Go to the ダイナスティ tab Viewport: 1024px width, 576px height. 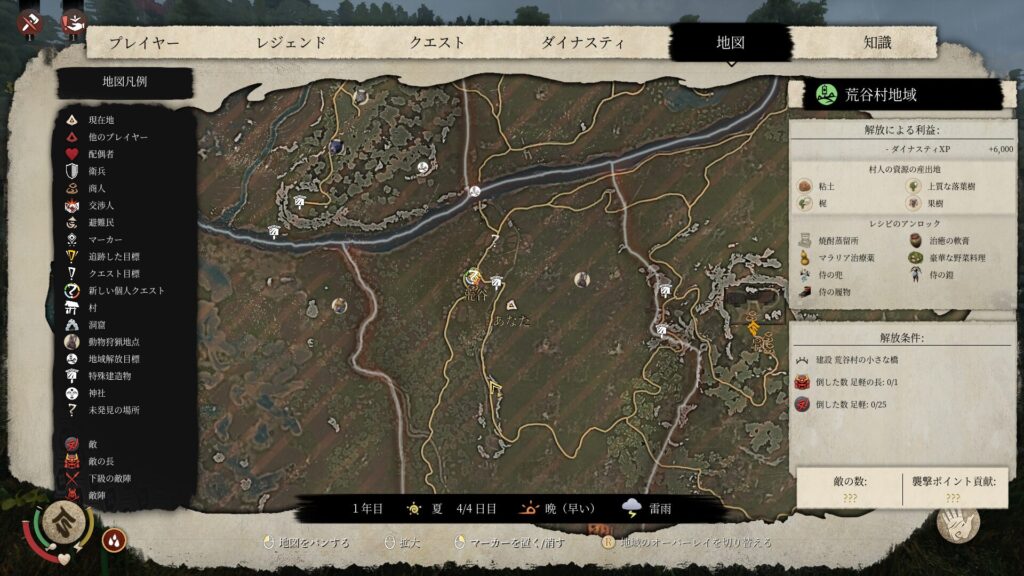click(583, 43)
